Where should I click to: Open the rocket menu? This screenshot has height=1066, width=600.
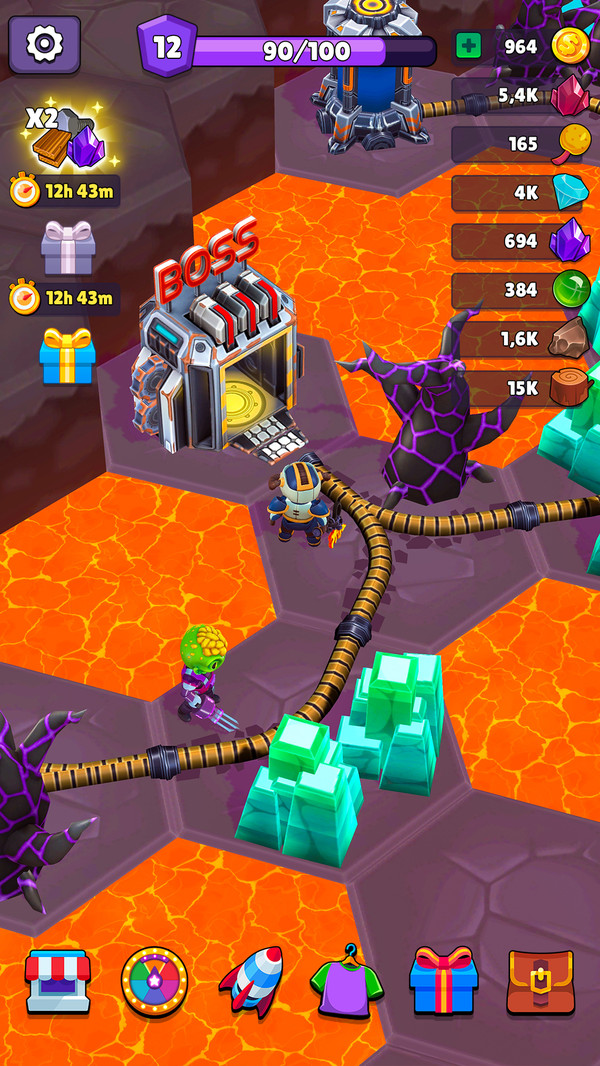point(250,980)
